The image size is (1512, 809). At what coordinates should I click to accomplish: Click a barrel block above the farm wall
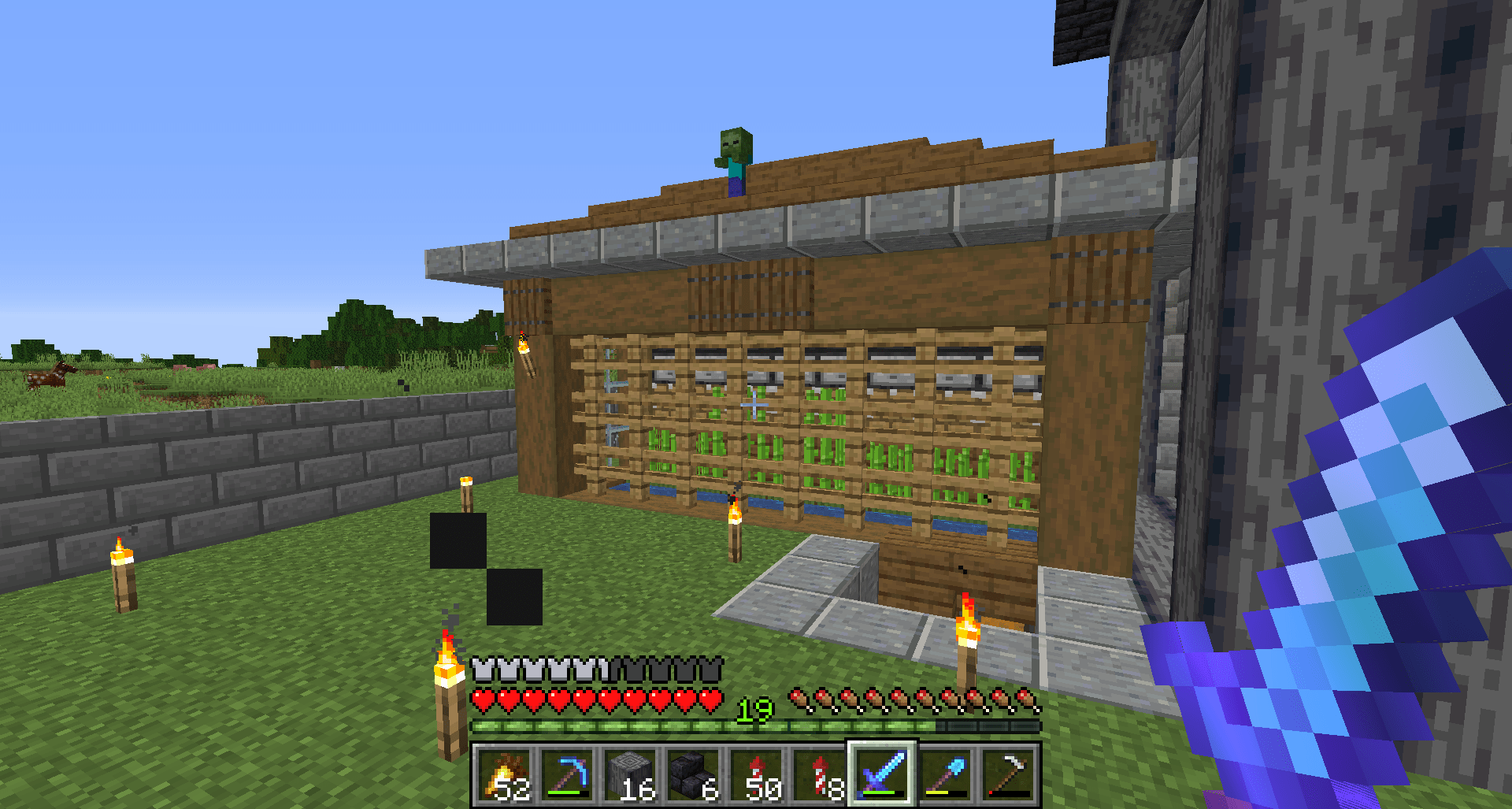(748, 291)
